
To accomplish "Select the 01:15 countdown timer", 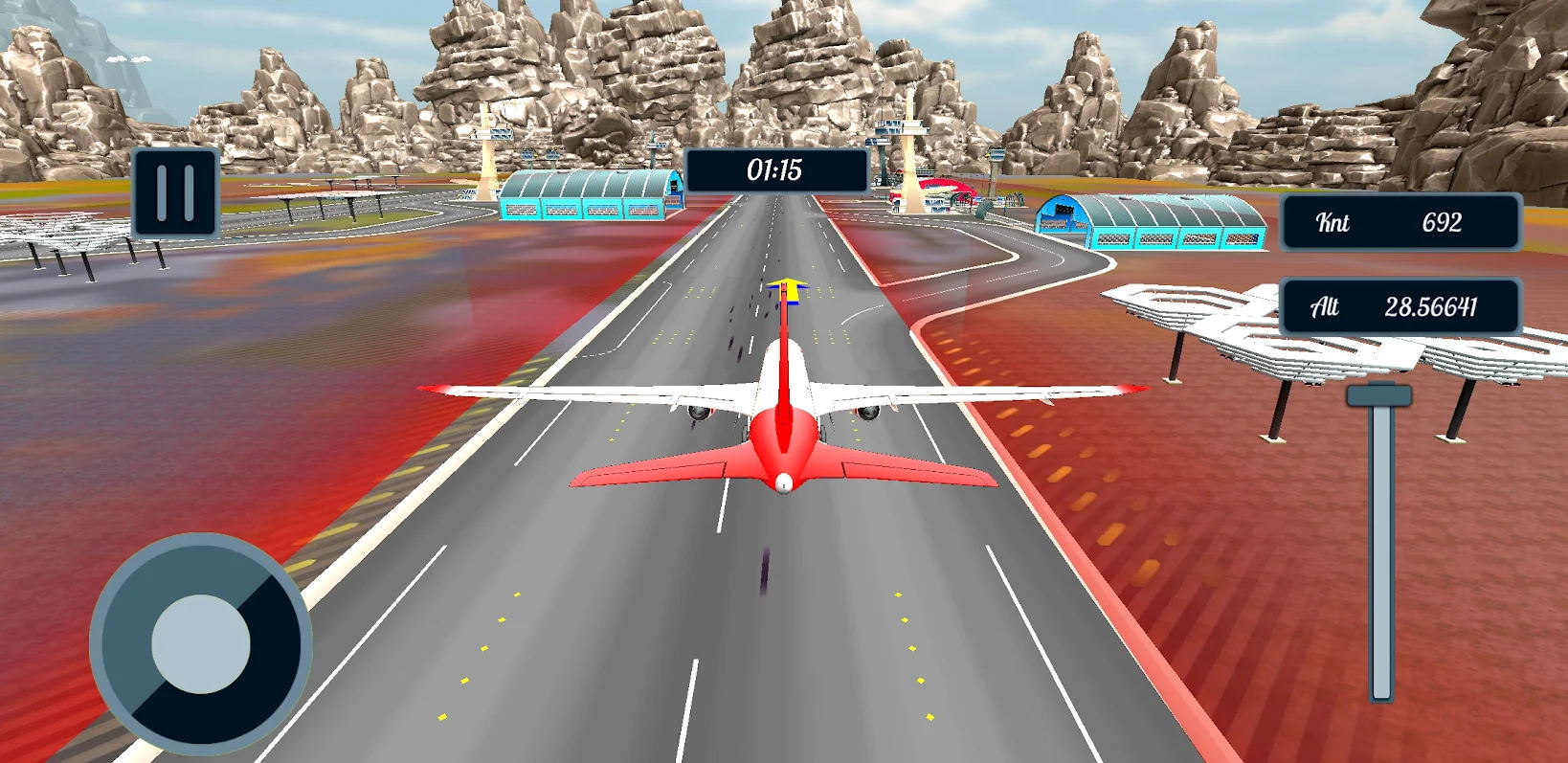I will (x=774, y=172).
